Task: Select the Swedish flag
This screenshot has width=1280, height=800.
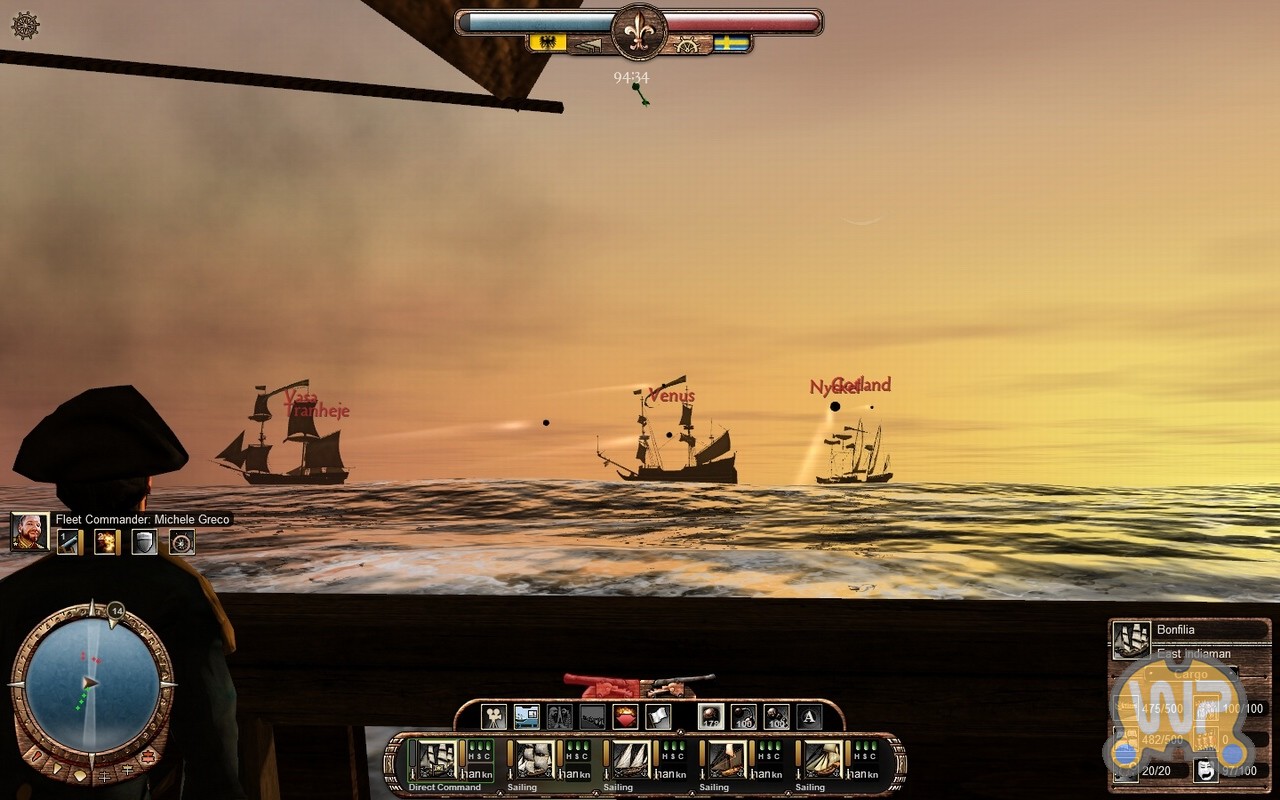Action: (x=731, y=43)
